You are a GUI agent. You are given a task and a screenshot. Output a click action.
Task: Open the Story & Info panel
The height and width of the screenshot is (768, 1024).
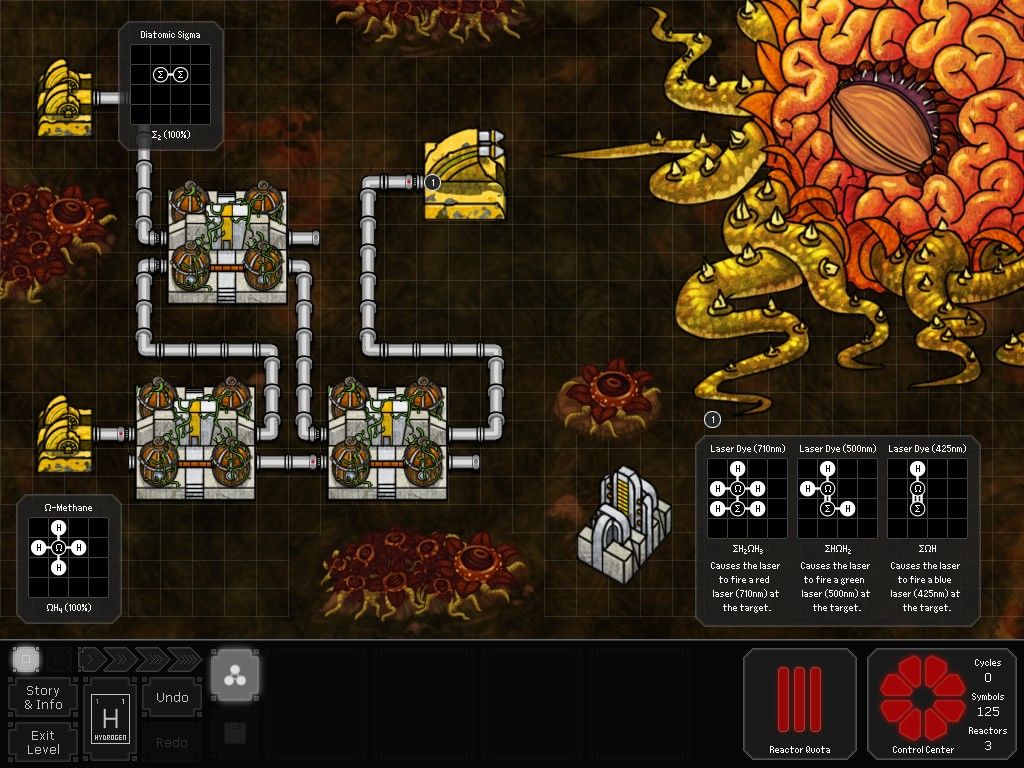click(x=43, y=697)
